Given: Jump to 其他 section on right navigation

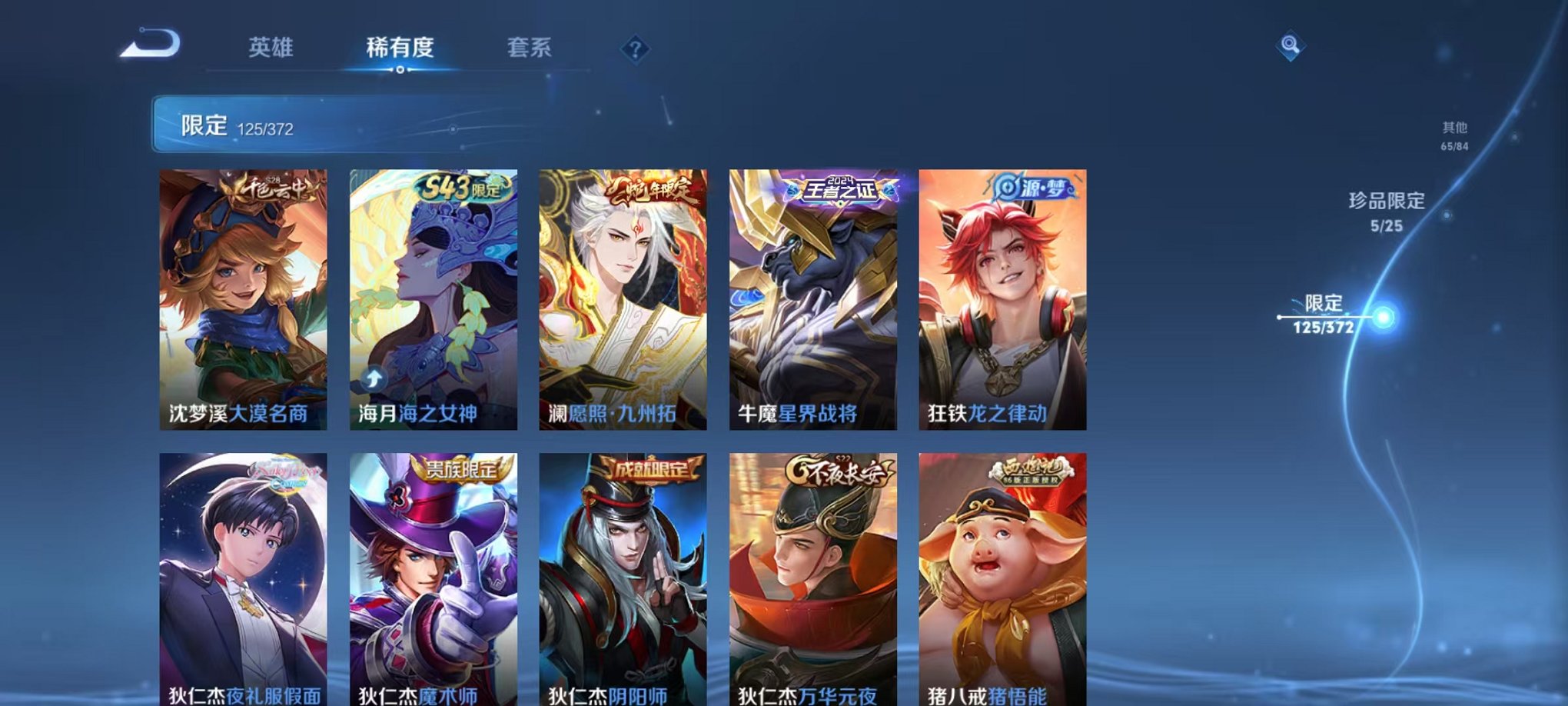Looking at the screenshot, I should coord(1453,135).
